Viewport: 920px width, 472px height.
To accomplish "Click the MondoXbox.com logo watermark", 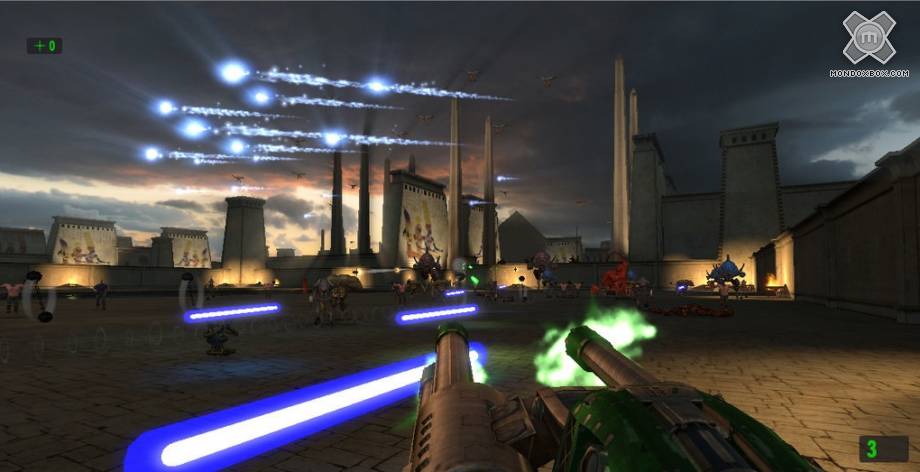I will pos(868,43).
